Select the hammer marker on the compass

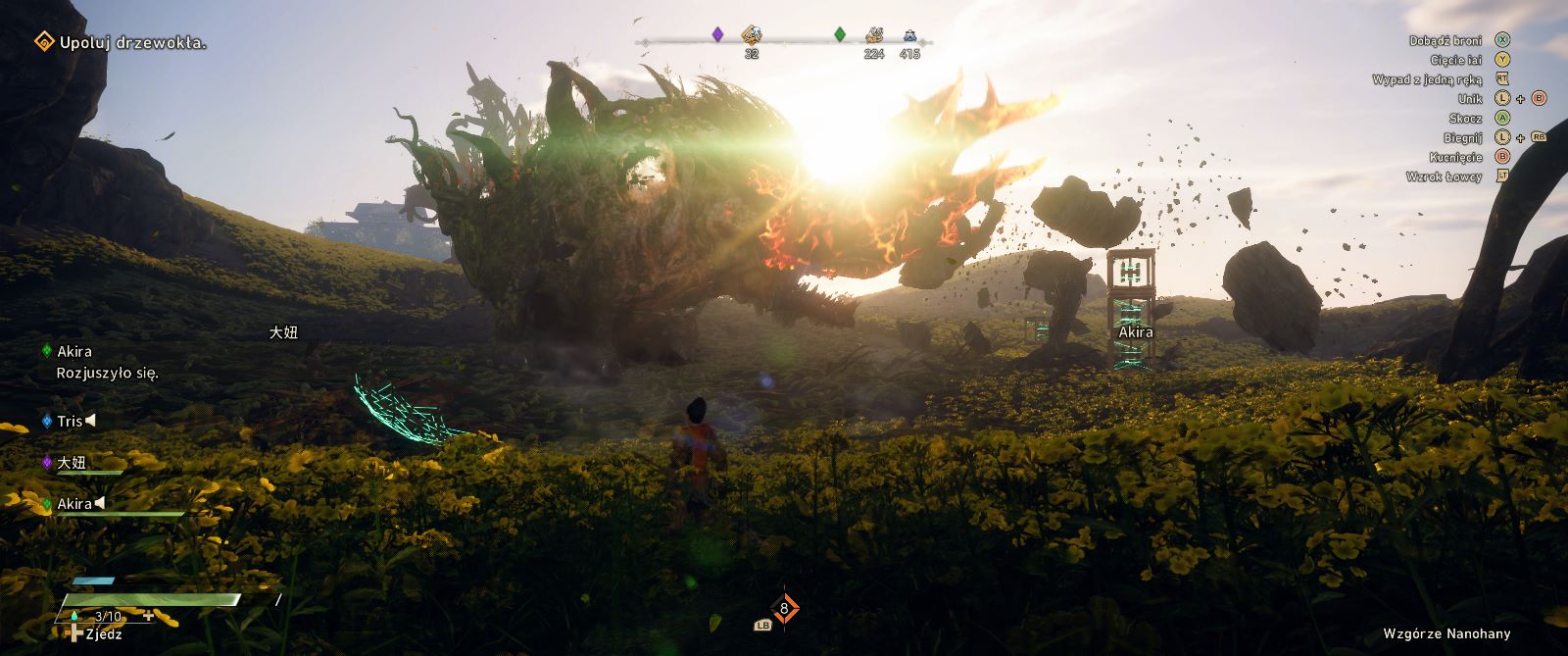pos(751,35)
